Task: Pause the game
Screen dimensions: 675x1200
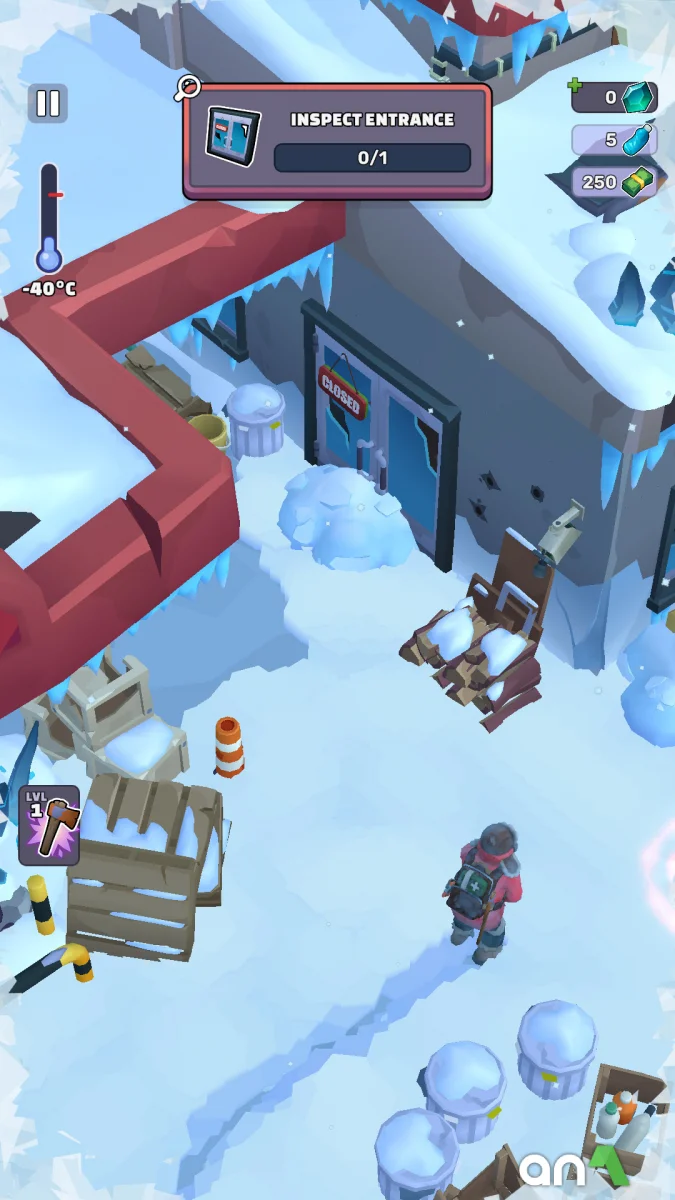Action: click(48, 104)
